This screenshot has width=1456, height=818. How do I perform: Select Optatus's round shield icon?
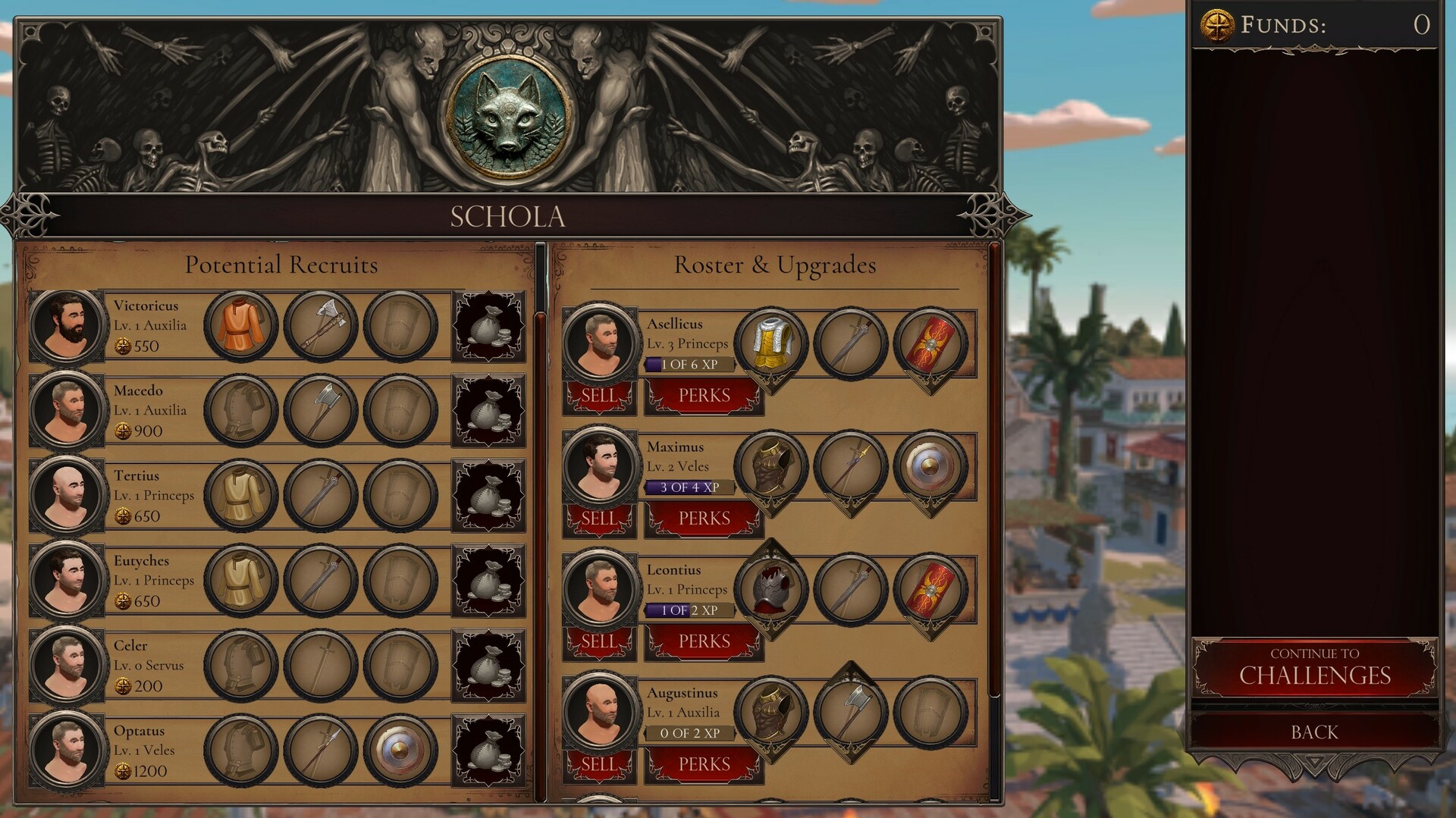coord(401,750)
